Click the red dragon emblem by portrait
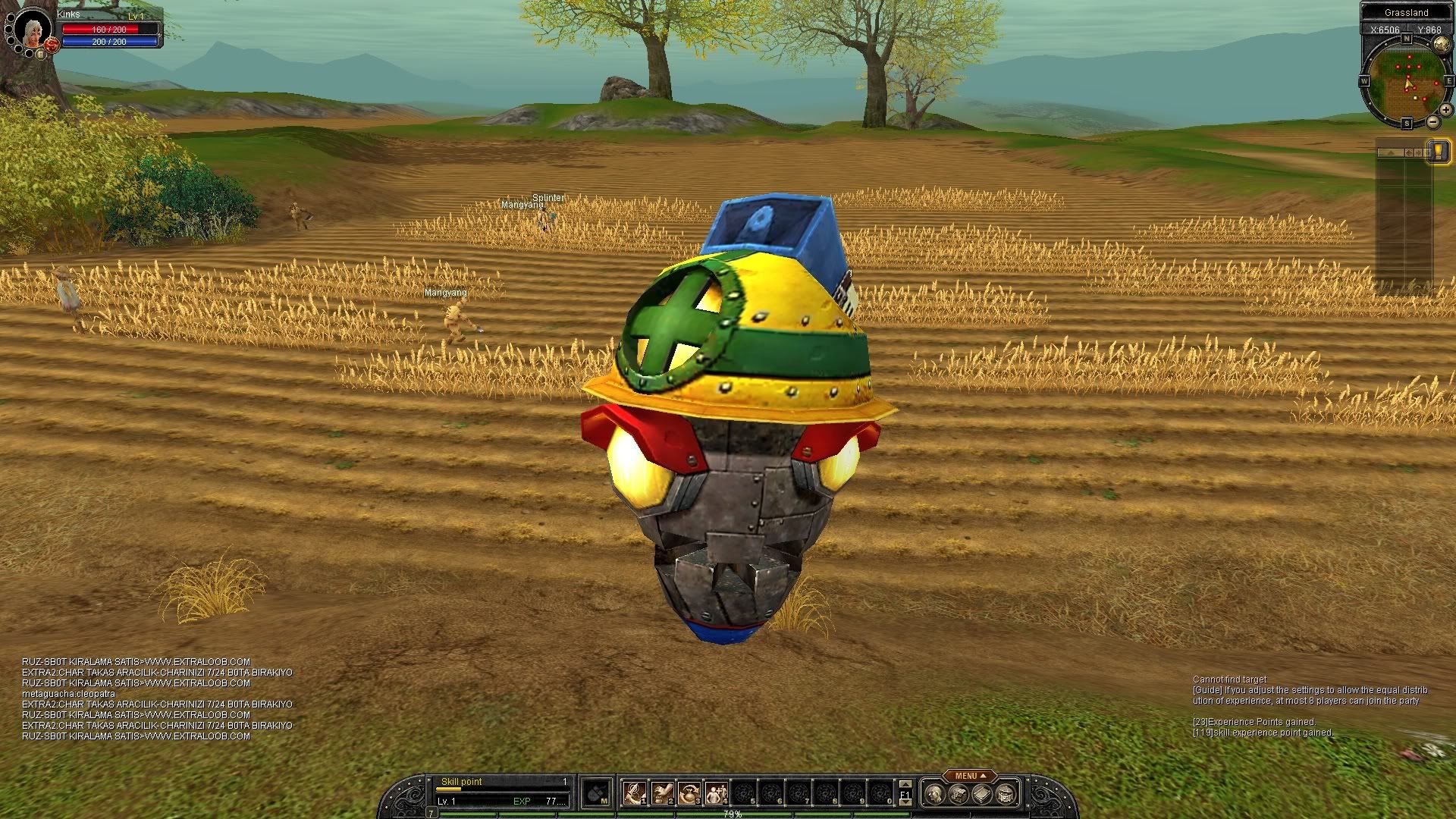 click(x=52, y=45)
